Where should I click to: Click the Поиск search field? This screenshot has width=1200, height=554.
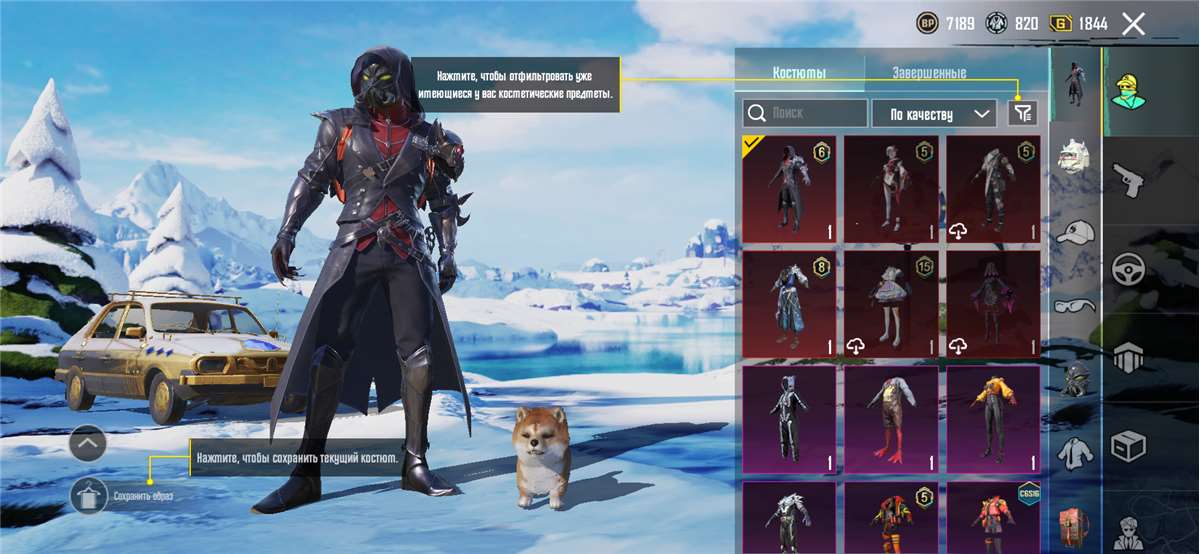pyautogui.click(x=806, y=113)
